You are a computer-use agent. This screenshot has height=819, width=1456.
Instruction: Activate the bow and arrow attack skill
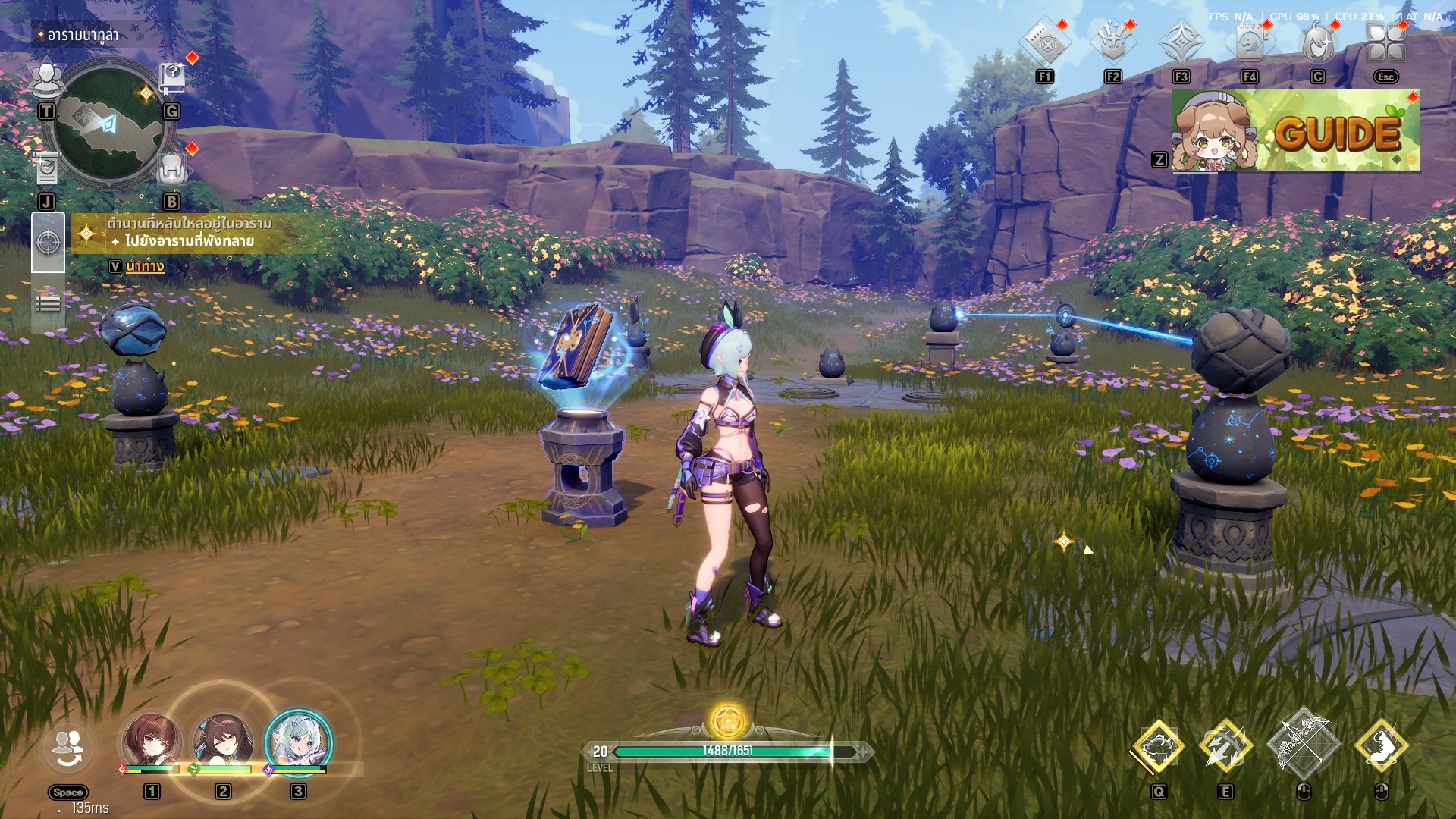pos(1303,745)
